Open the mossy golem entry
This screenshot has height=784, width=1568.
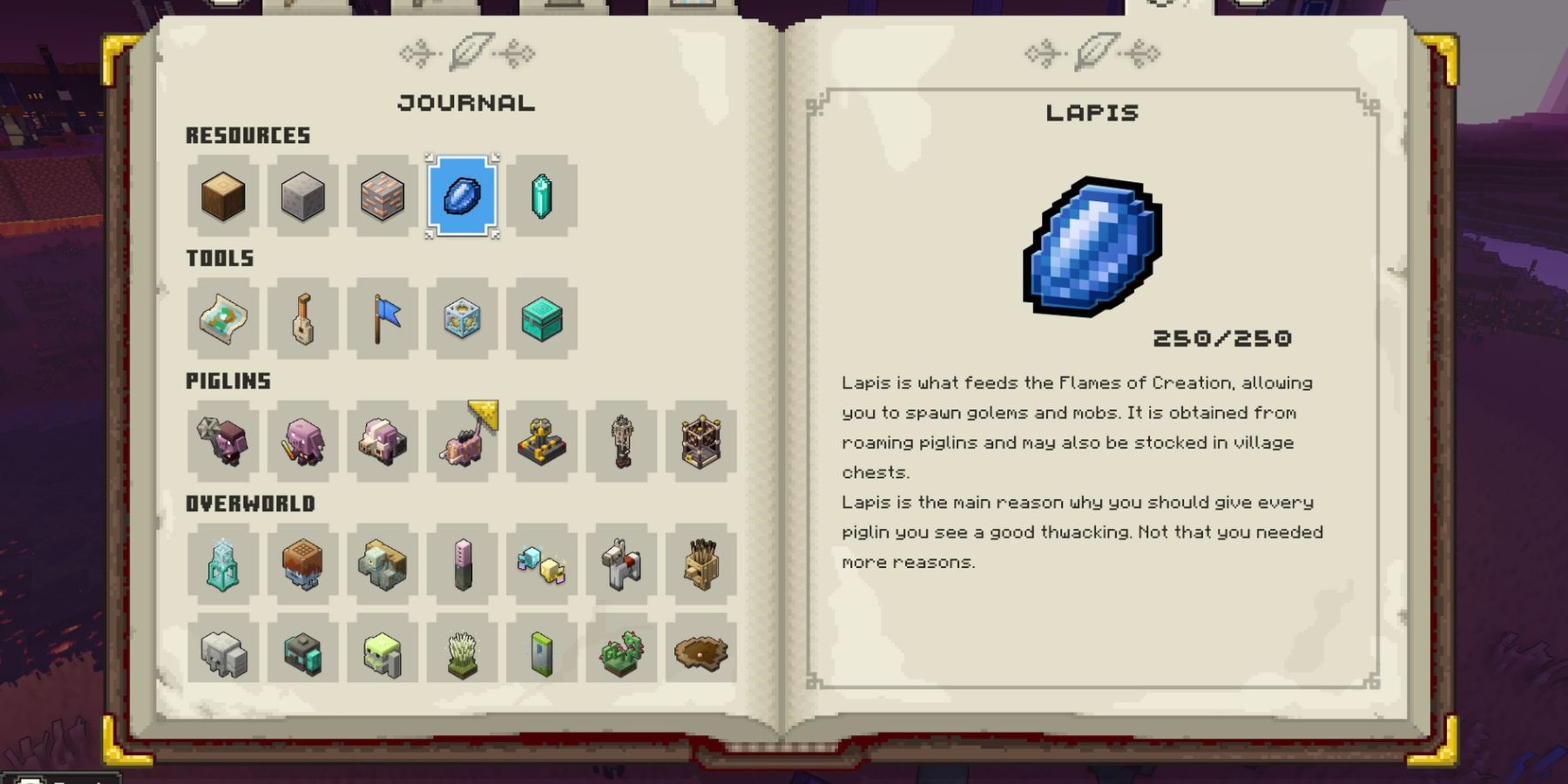point(382,651)
